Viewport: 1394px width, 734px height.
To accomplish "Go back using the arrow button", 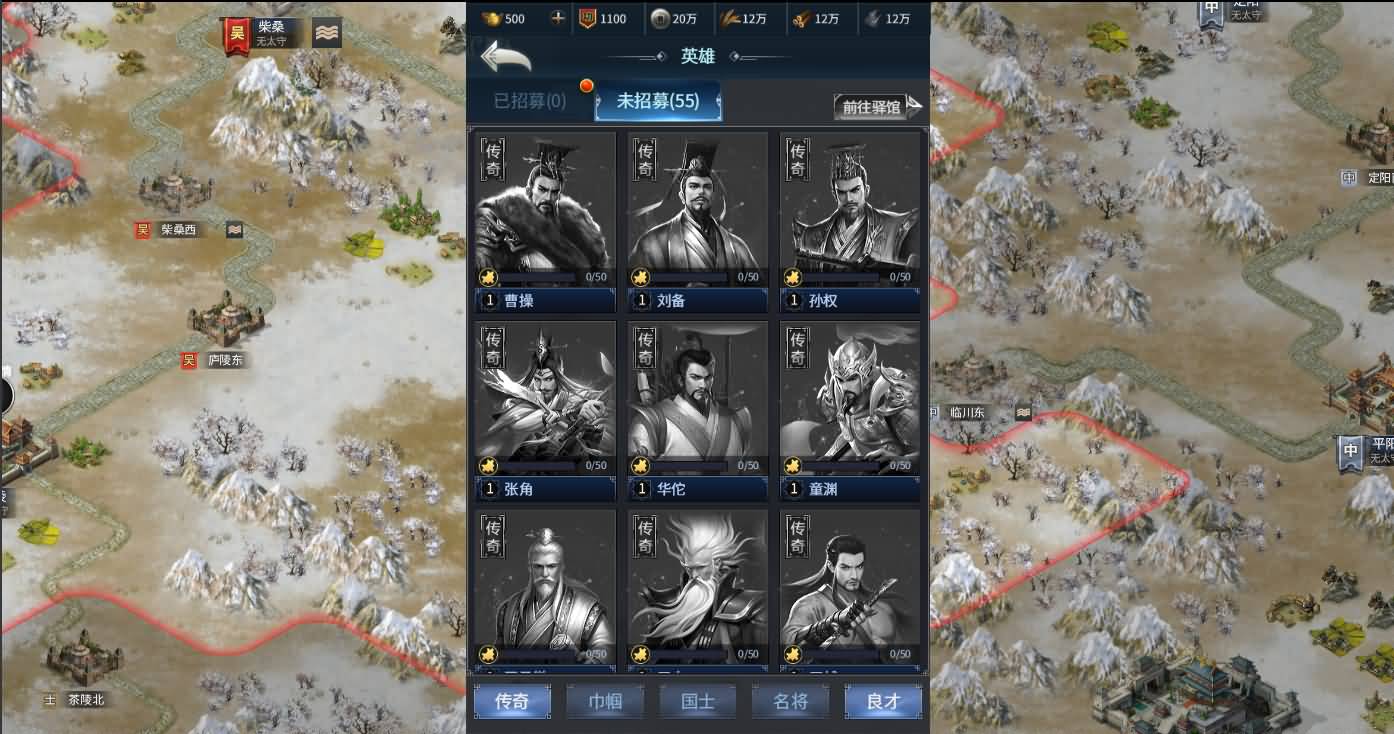I will (505, 56).
